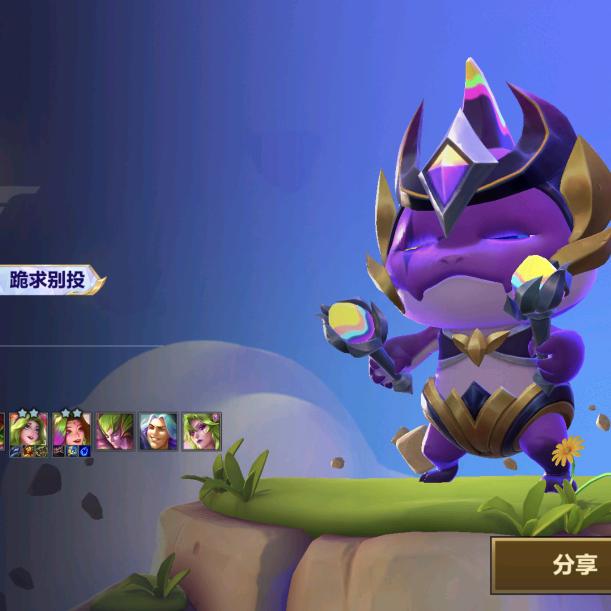Choose the purple-faced green-leaf champion portrait

click(115, 431)
